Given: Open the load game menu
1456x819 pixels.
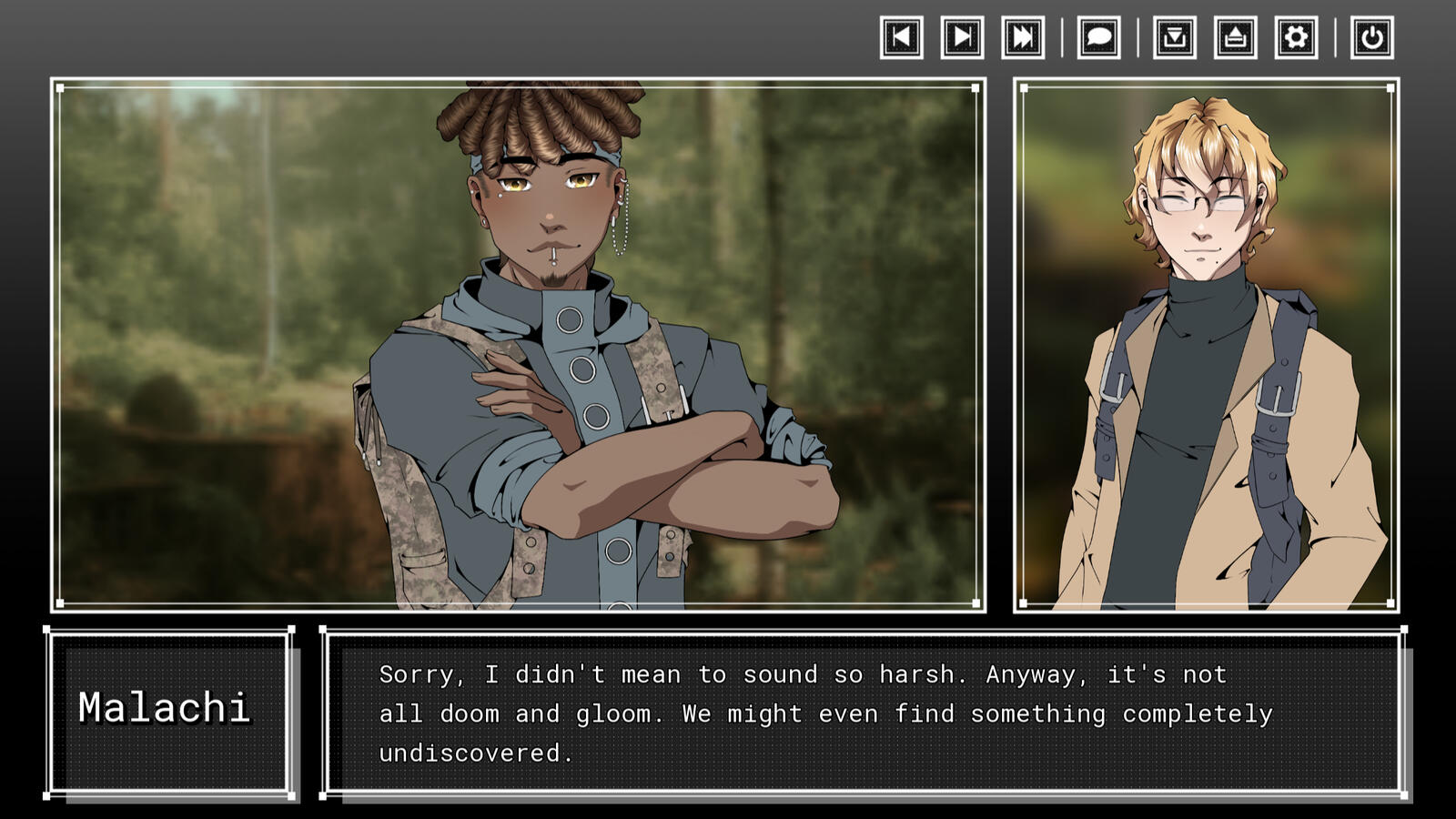Looking at the screenshot, I should tap(1235, 37).
